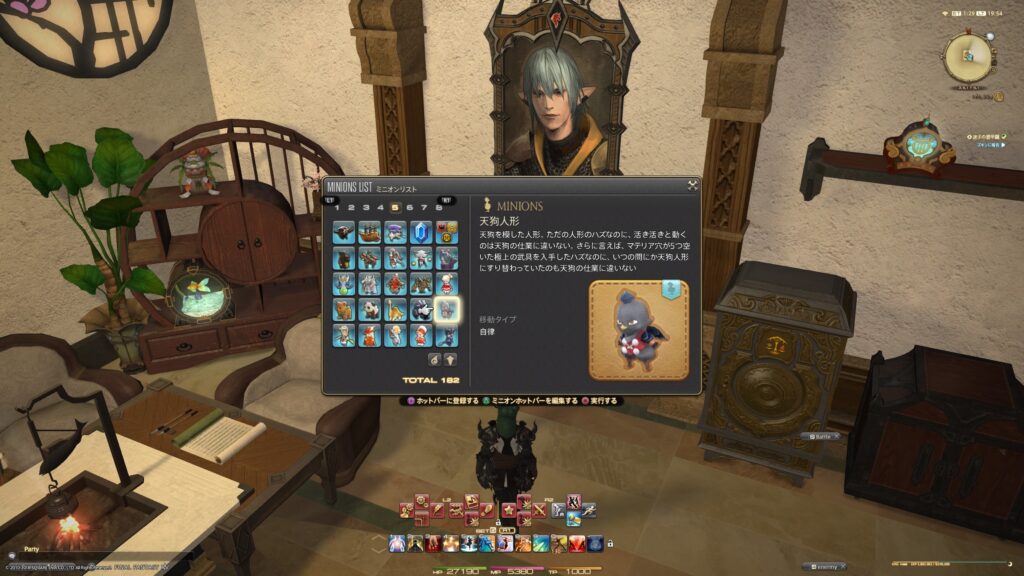1024x576 pixels.
Task: Use the dark blue circular emblem skill
Action: tap(594, 543)
